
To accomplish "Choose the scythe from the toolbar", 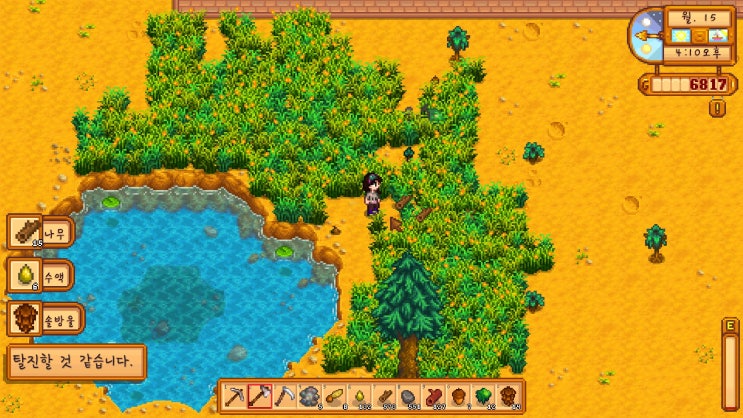I will 285,396.
